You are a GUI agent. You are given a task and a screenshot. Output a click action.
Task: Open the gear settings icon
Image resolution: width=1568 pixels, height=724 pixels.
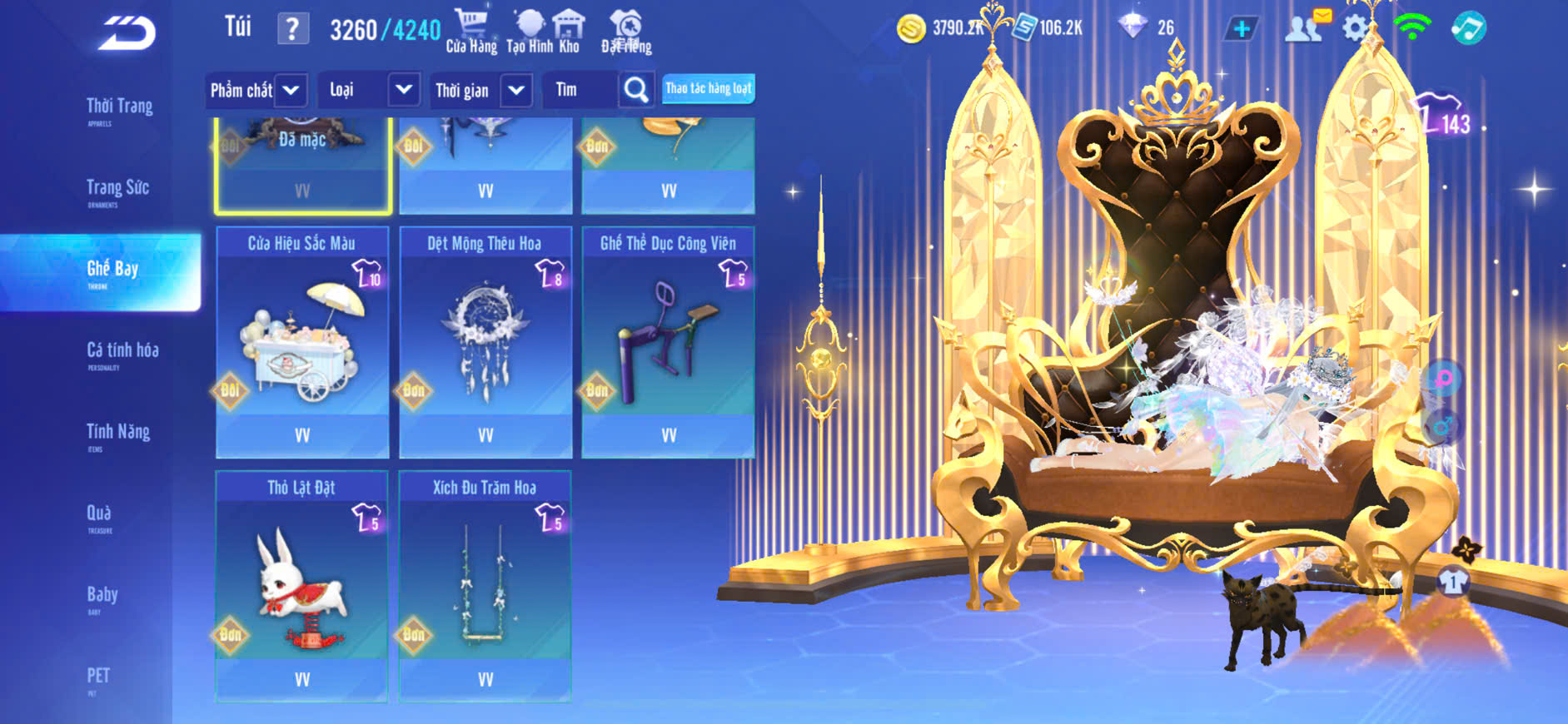[x=1355, y=28]
